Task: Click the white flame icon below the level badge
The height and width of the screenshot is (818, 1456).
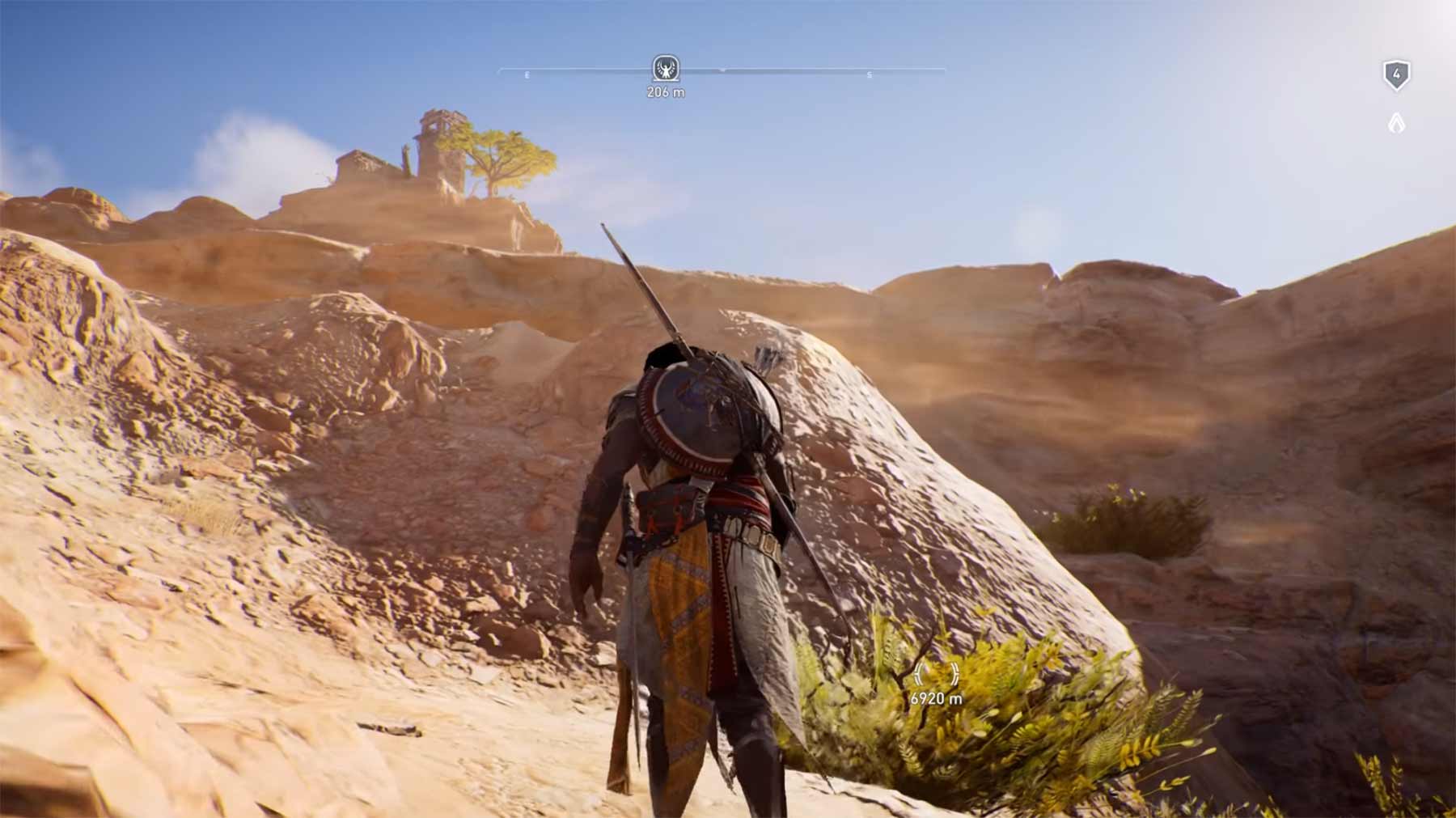Action: (1396, 123)
